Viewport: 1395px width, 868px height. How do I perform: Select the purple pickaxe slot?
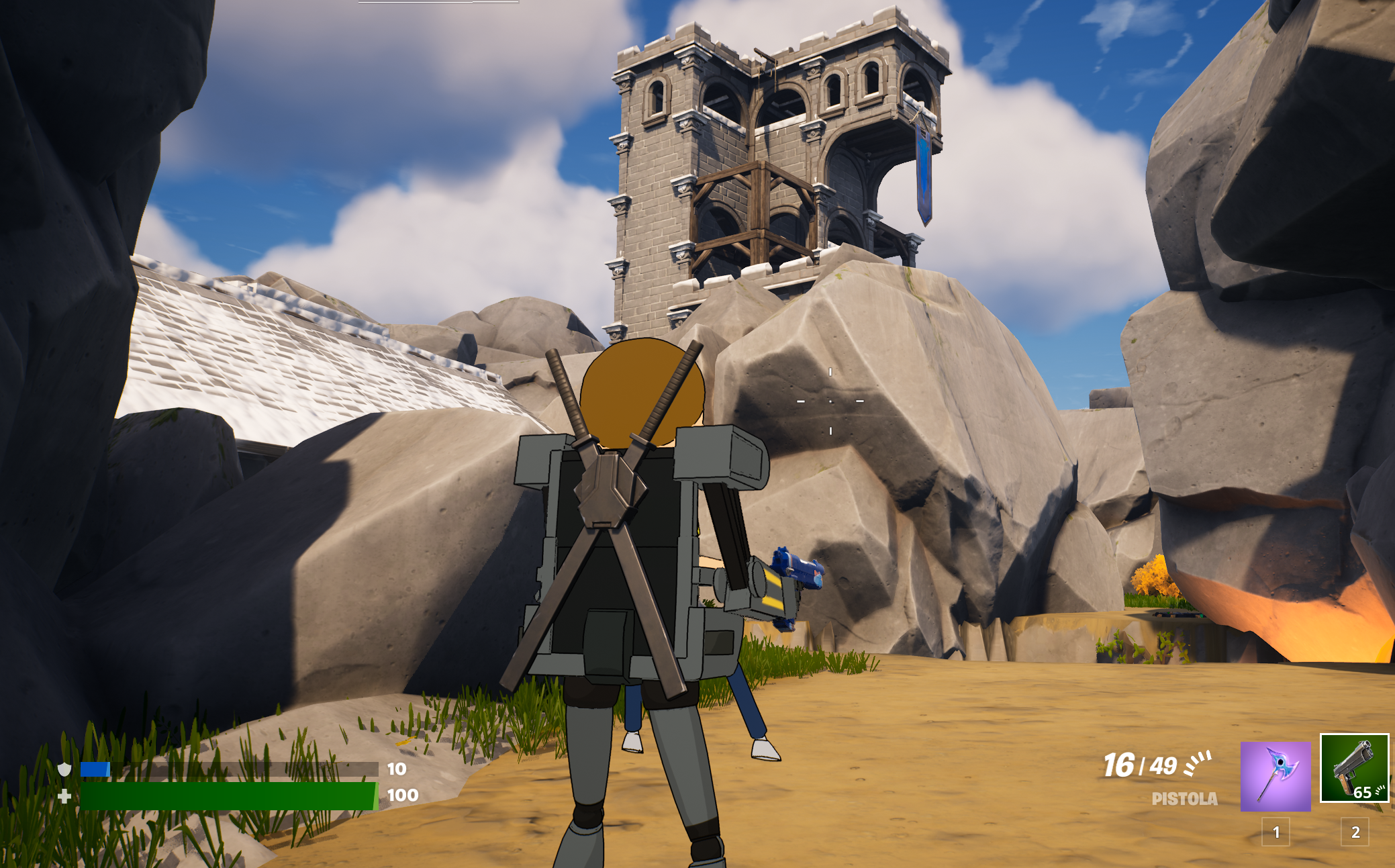[1275, 776]
